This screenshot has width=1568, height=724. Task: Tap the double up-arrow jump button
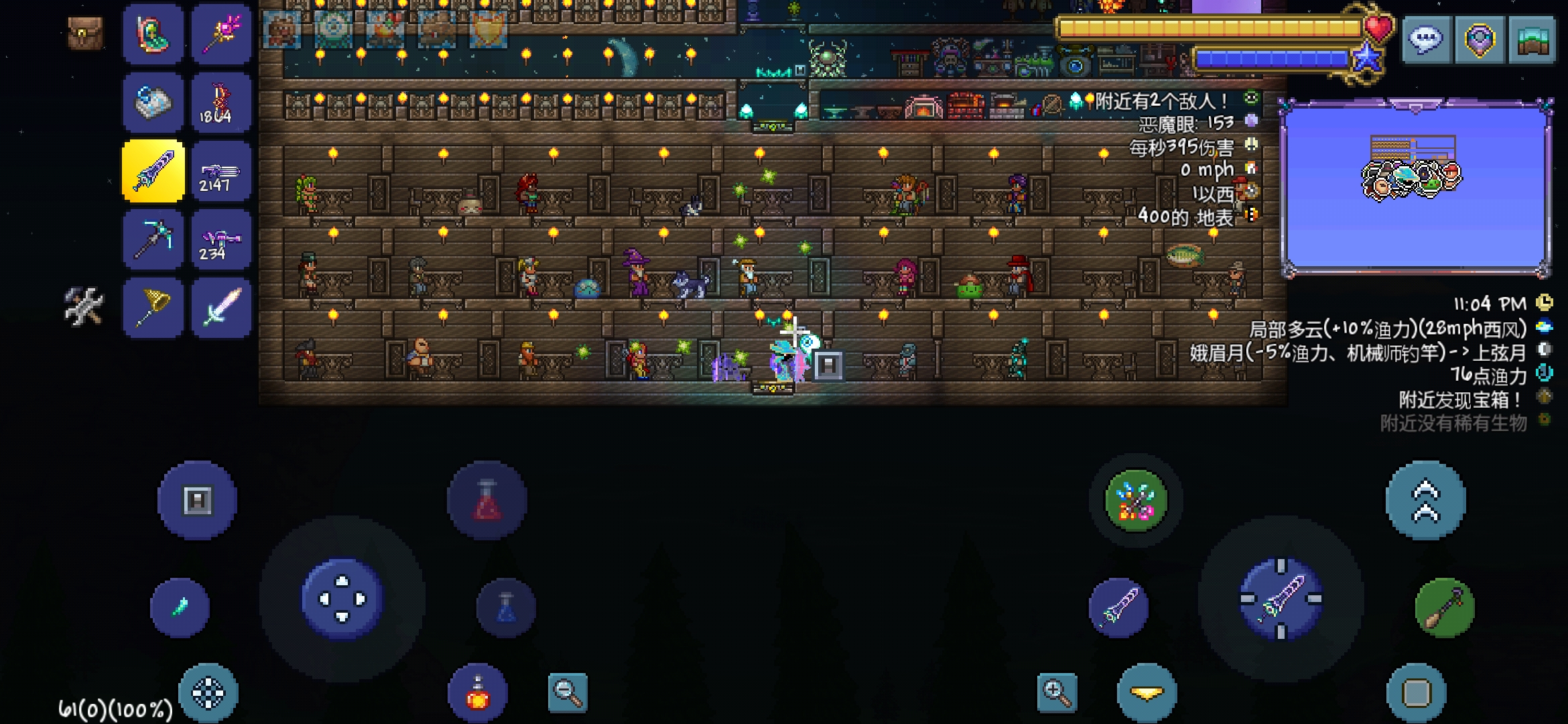[x=1425, y=501]
